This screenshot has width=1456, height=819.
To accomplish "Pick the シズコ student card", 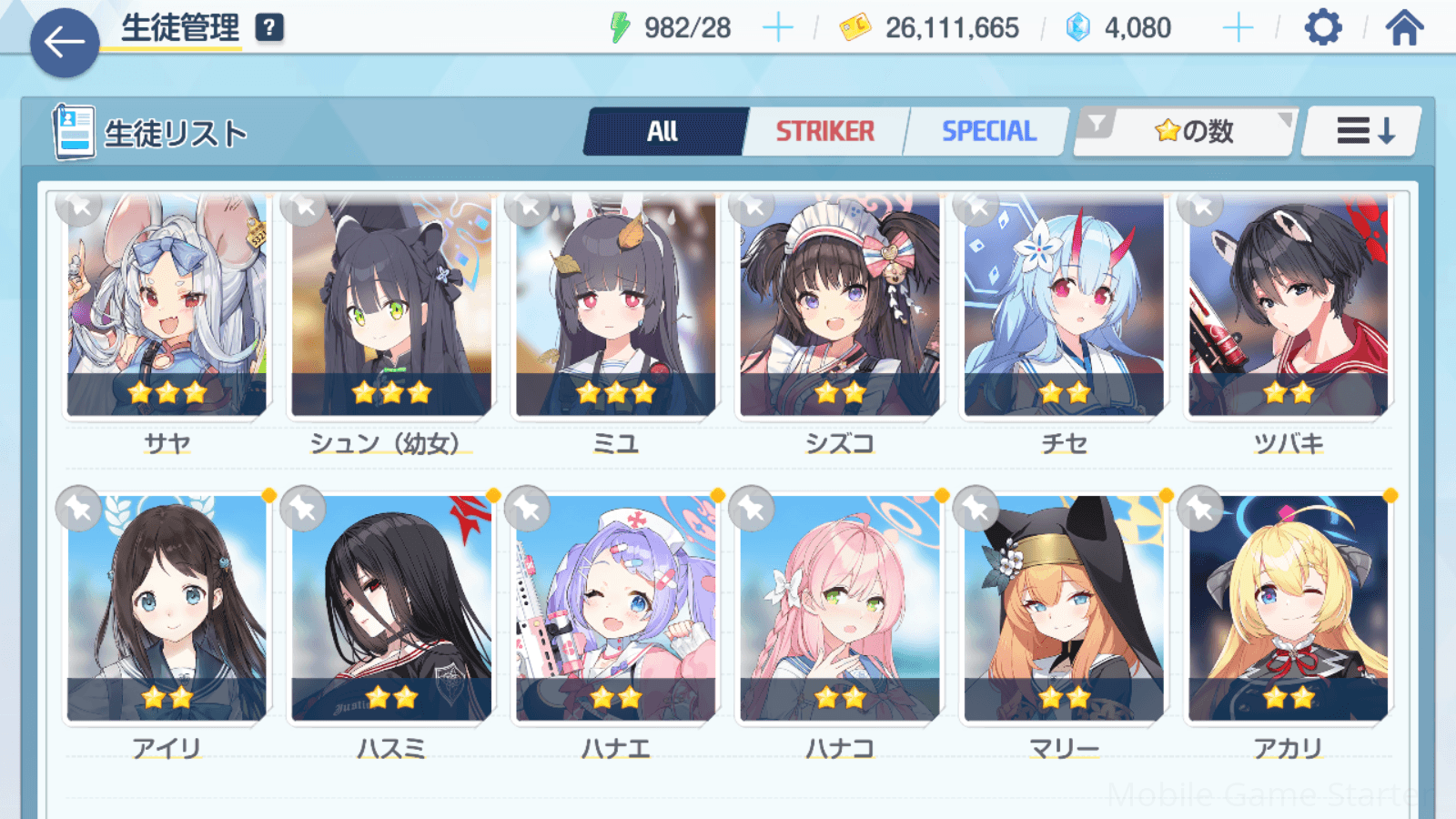I will 840,305.
